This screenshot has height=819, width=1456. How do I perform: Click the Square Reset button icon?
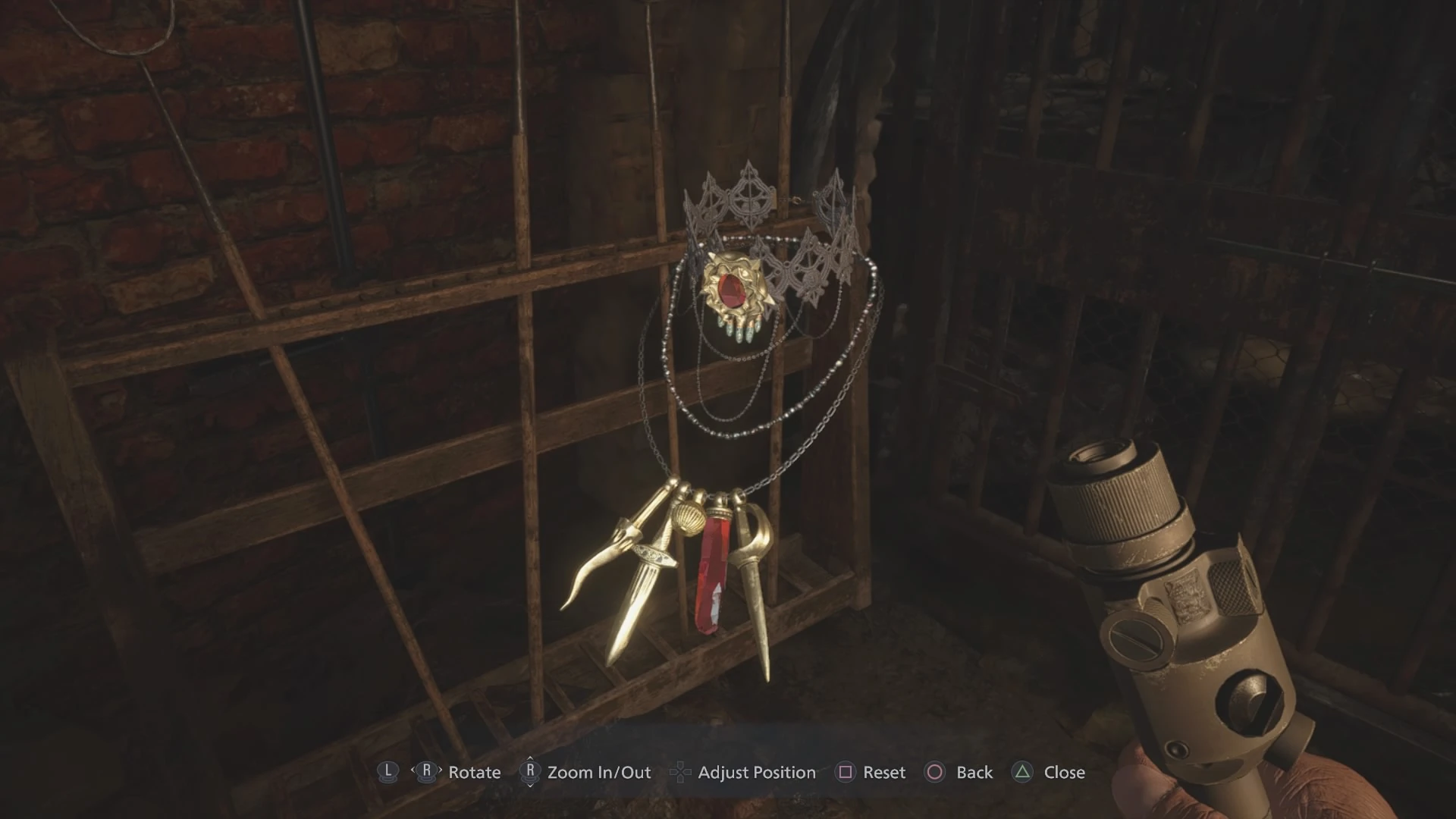tap(846, 772)
